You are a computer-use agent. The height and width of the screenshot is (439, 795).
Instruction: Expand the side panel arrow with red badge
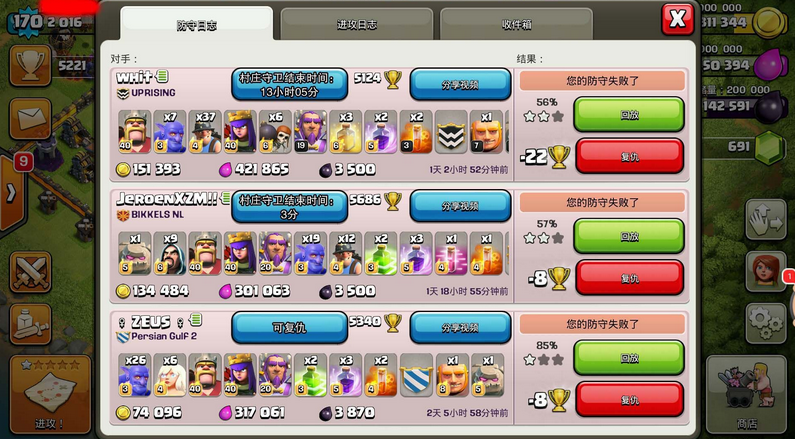10,190
